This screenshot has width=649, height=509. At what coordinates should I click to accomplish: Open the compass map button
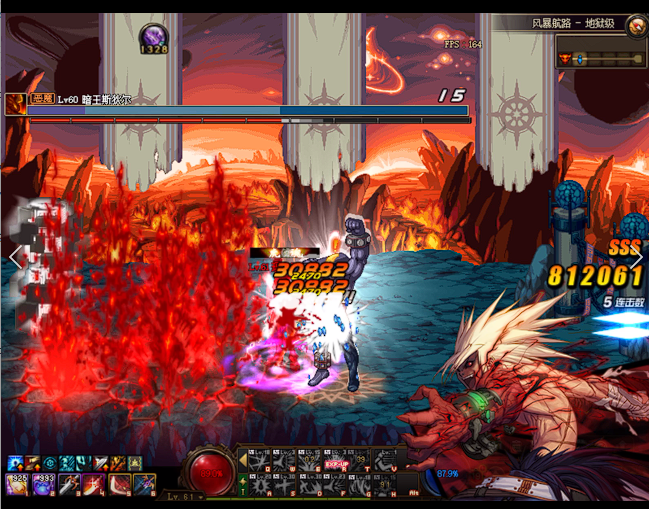pyautogui.click(x=636, y=26)
